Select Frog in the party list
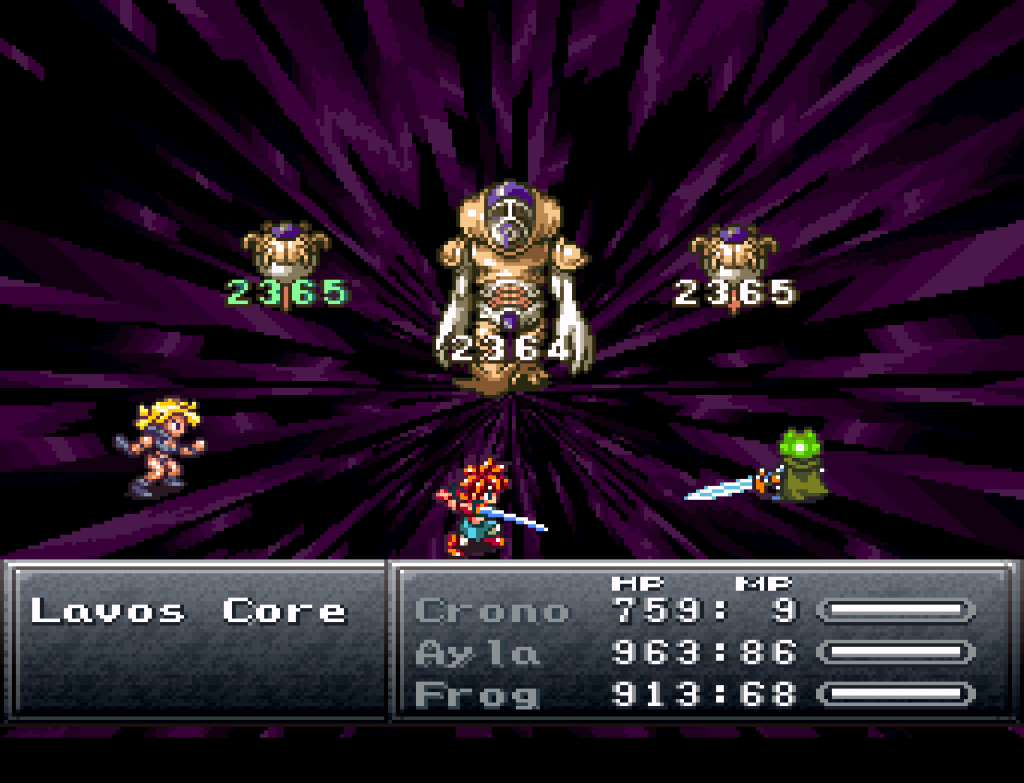The width and height of the screenshot is (1024, 783). [x=477, y=695]
